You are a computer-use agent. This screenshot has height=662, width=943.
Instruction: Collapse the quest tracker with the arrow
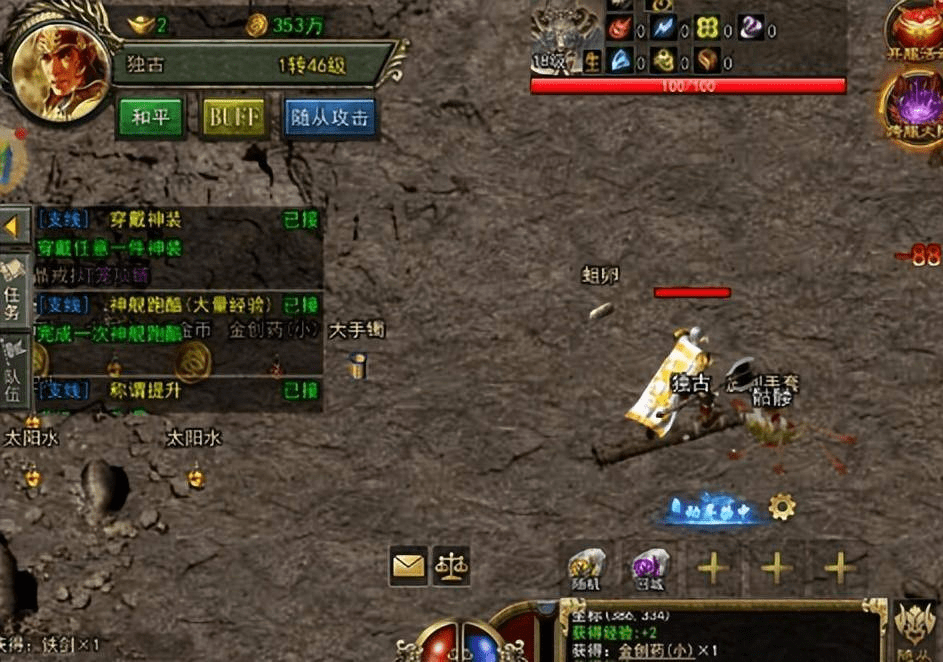[14, 226]
